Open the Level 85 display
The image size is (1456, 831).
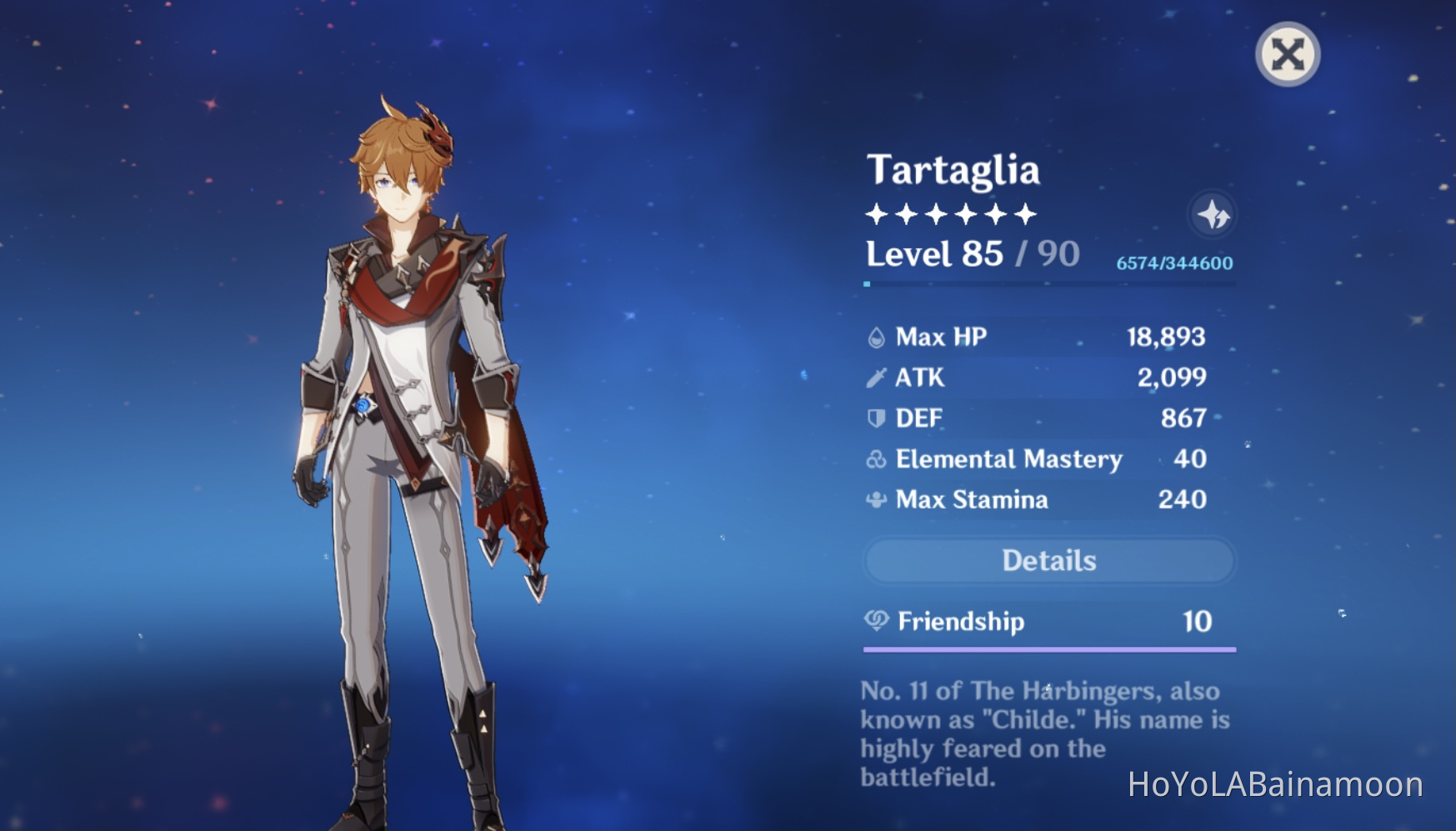coord(933,255)
